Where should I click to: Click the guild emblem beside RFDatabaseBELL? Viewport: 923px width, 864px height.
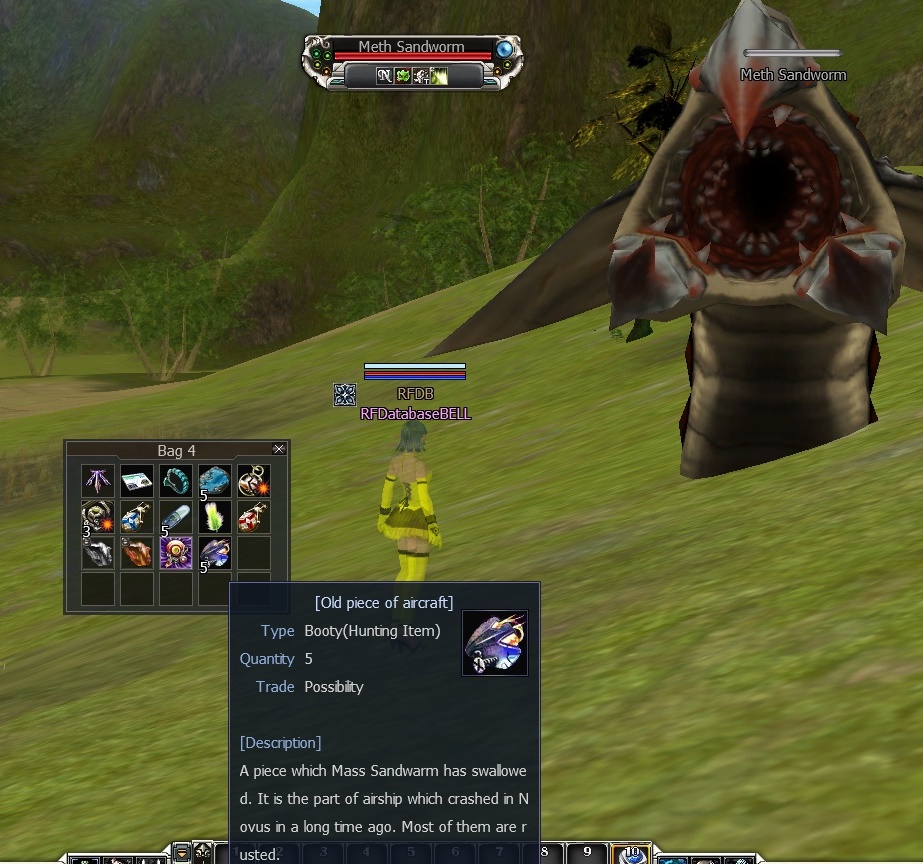(345, 394)
